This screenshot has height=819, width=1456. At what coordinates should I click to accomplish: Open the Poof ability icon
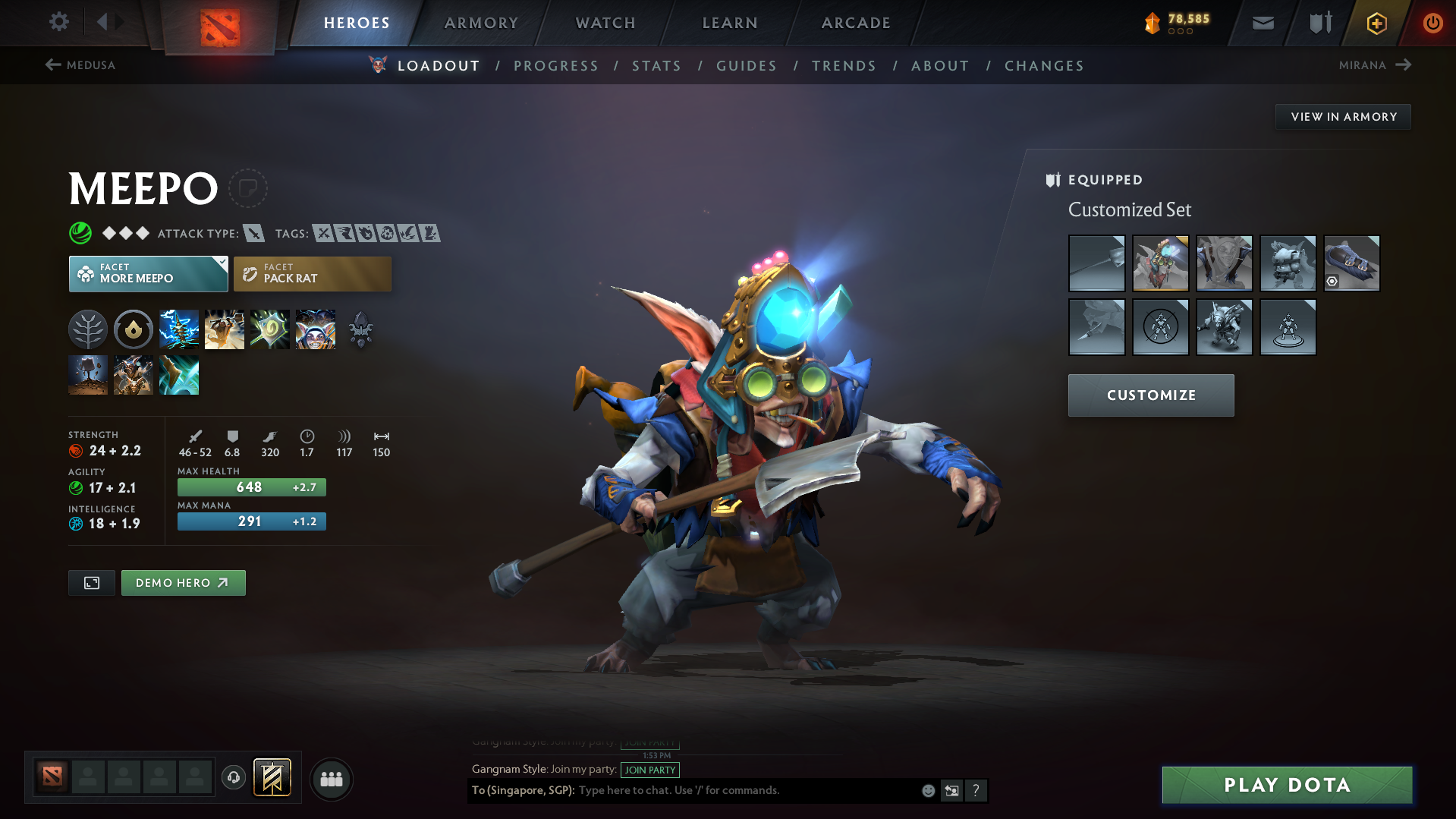coord(225,329)
